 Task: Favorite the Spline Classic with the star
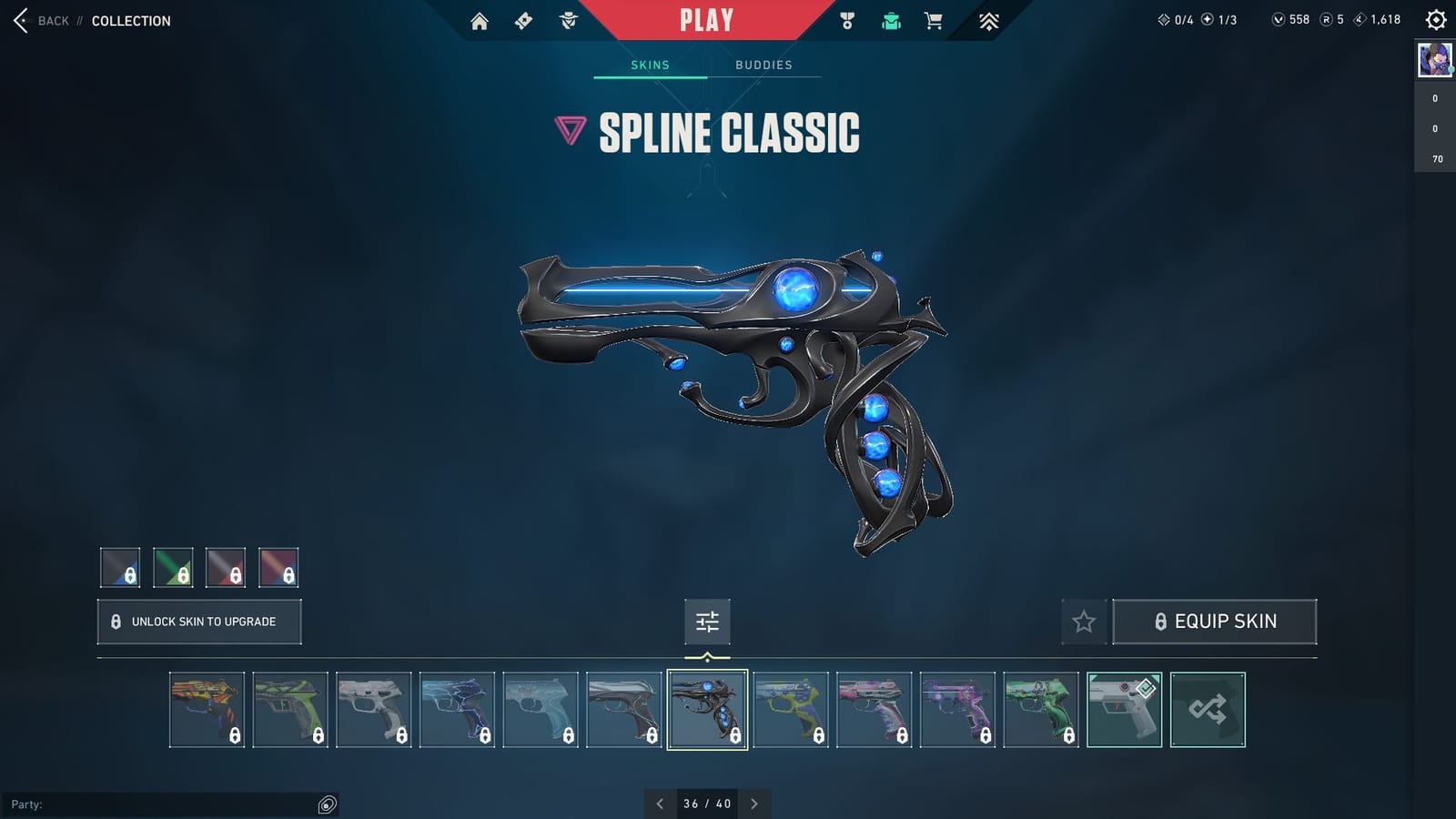click(1083, 622)
